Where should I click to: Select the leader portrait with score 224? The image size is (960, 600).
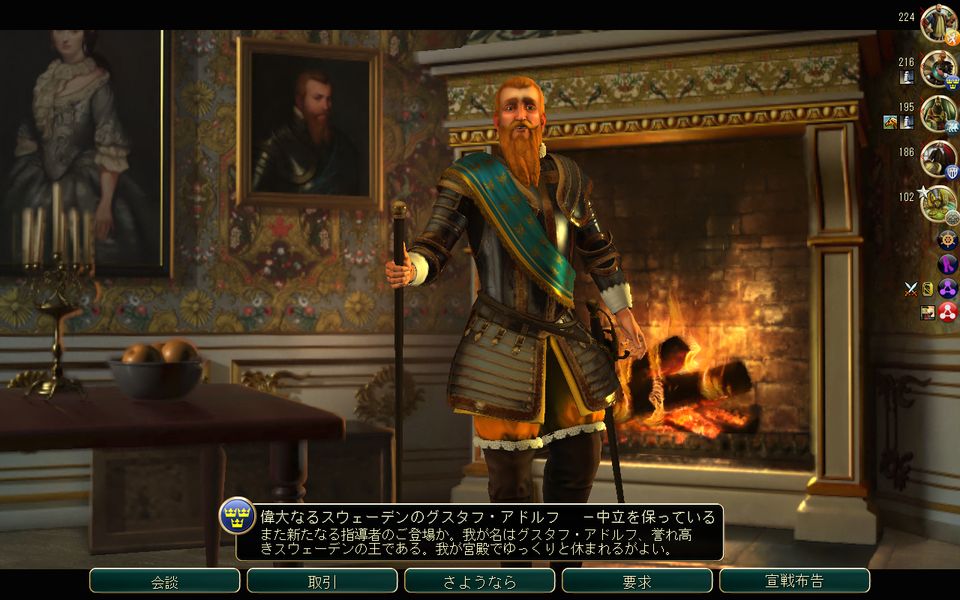[938, 23]
